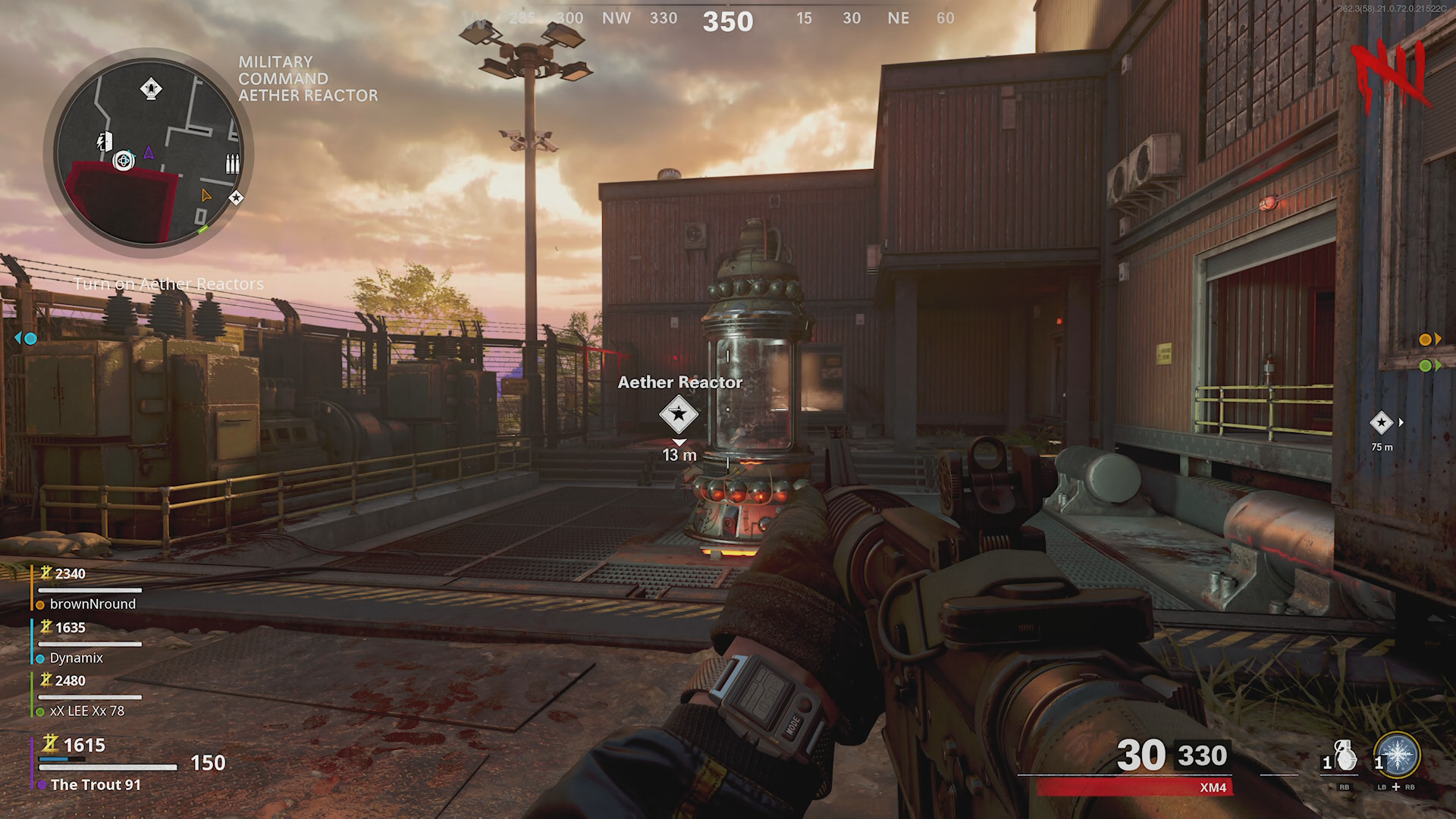This screenshot has width=1456, height=819.
Task: Select the Aether Reactor objective marker
Action: 678,415
